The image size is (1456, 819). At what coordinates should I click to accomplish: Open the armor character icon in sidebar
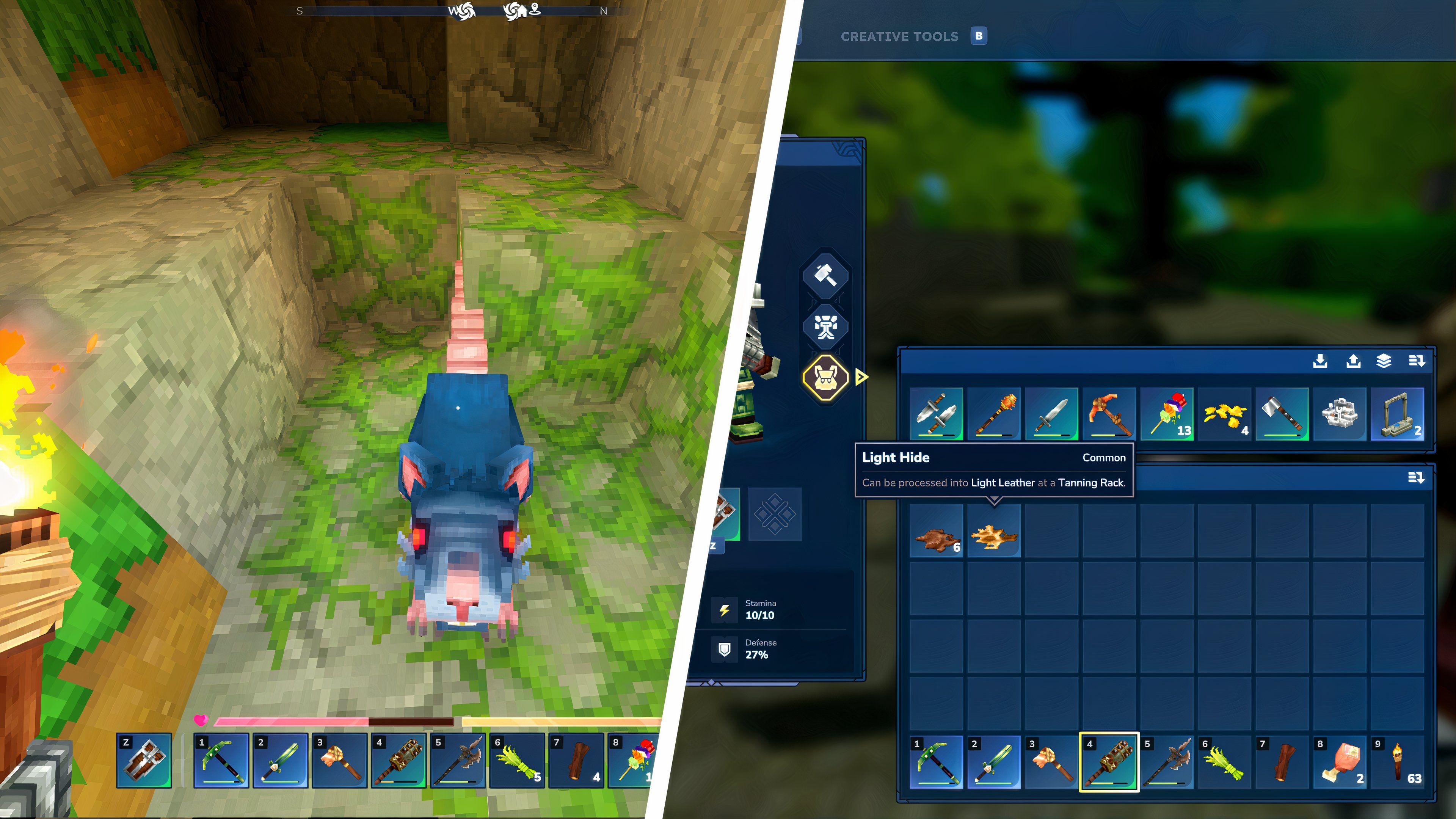[x=826, y=327]
